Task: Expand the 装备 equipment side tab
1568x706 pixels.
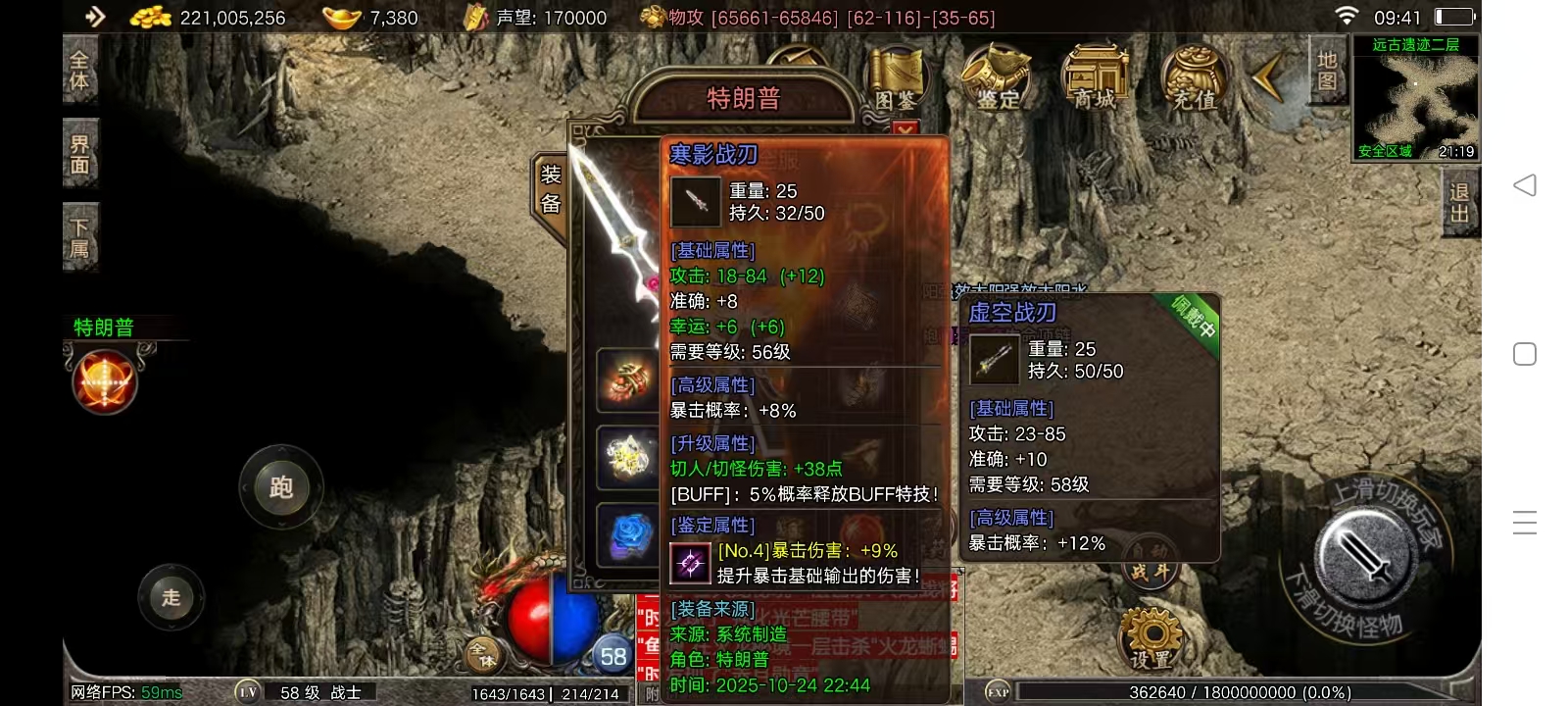Action: coord(550,186)
